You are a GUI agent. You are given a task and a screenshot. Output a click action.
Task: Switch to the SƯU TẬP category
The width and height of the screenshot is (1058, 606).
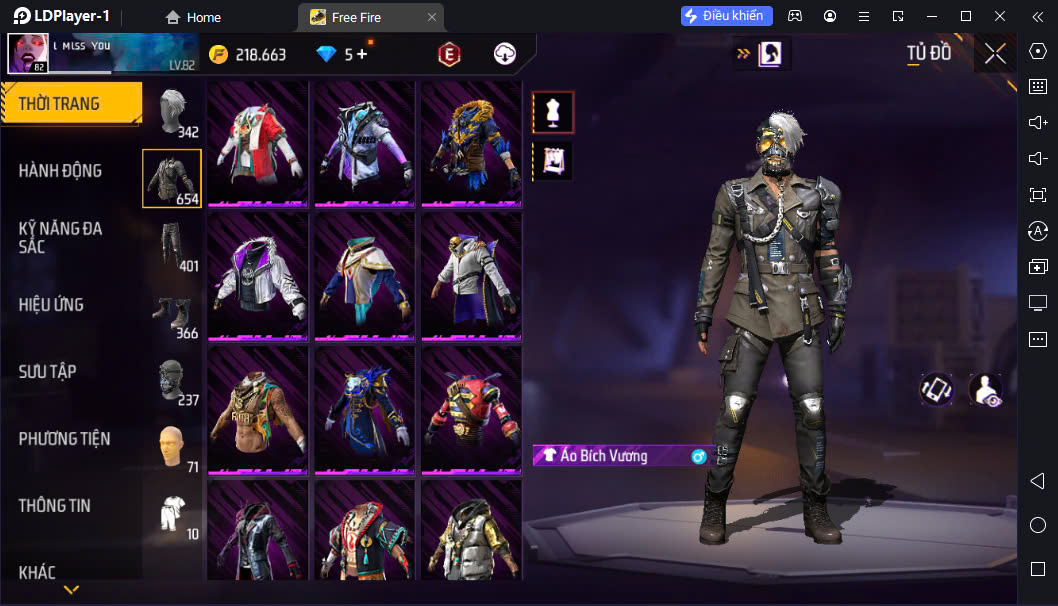pyautogui.click(x=48, y=372)
